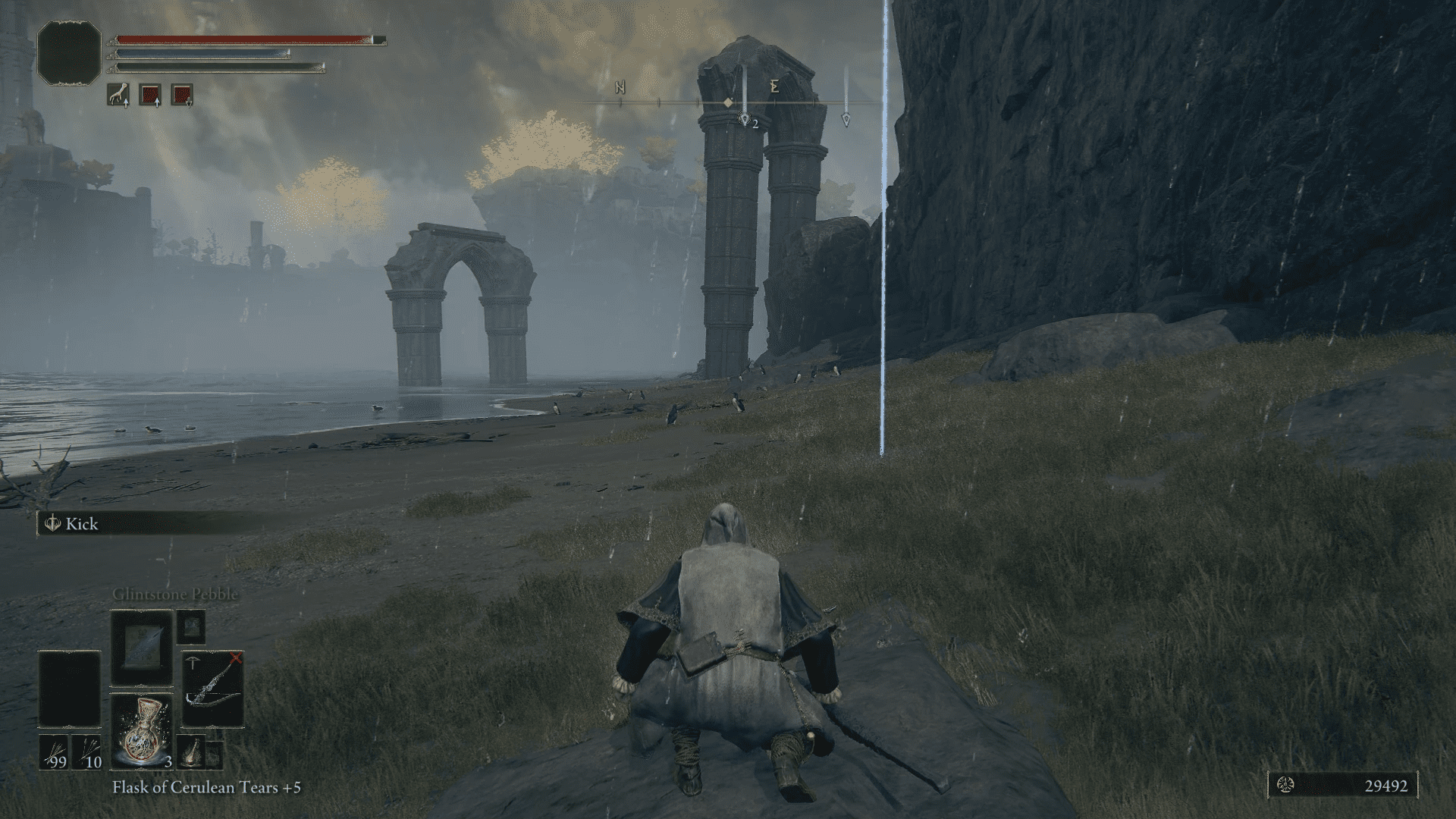The height and width of the screenshot is (819, 1456).
Task: Click the red X over the crossbow
Action: (x=236, y=657)
